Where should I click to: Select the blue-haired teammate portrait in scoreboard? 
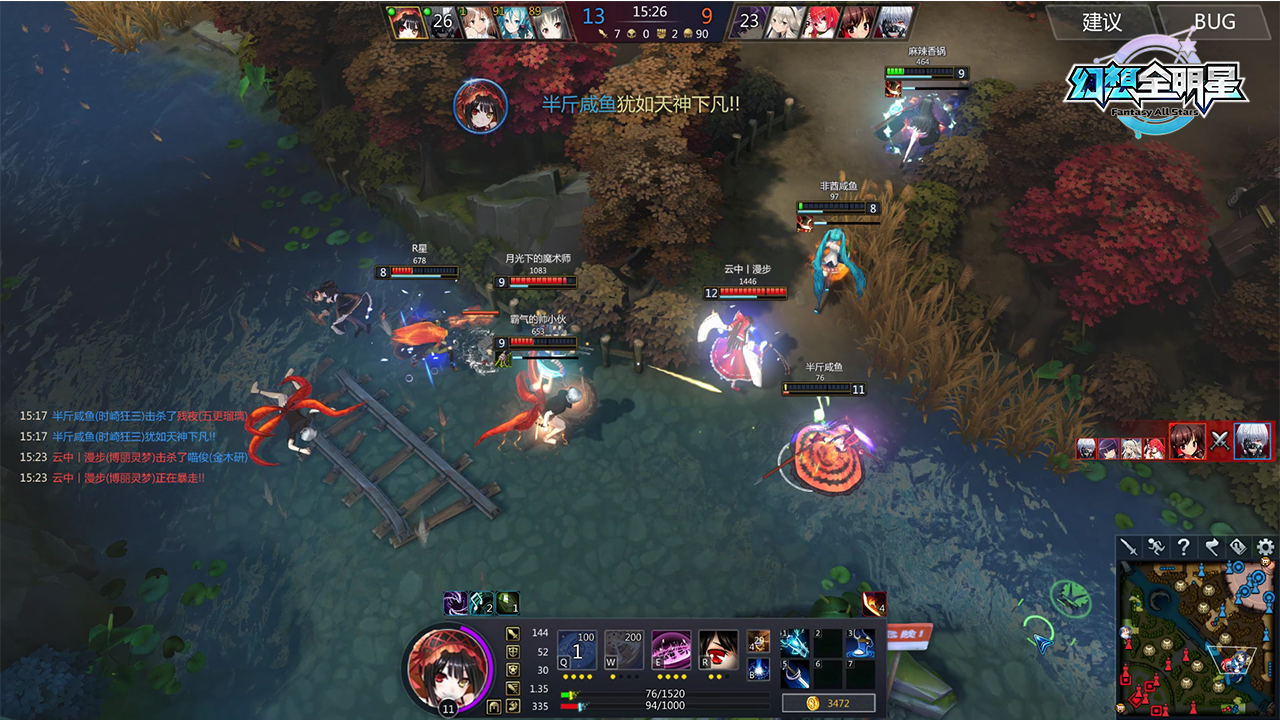[x=515, y=23]
